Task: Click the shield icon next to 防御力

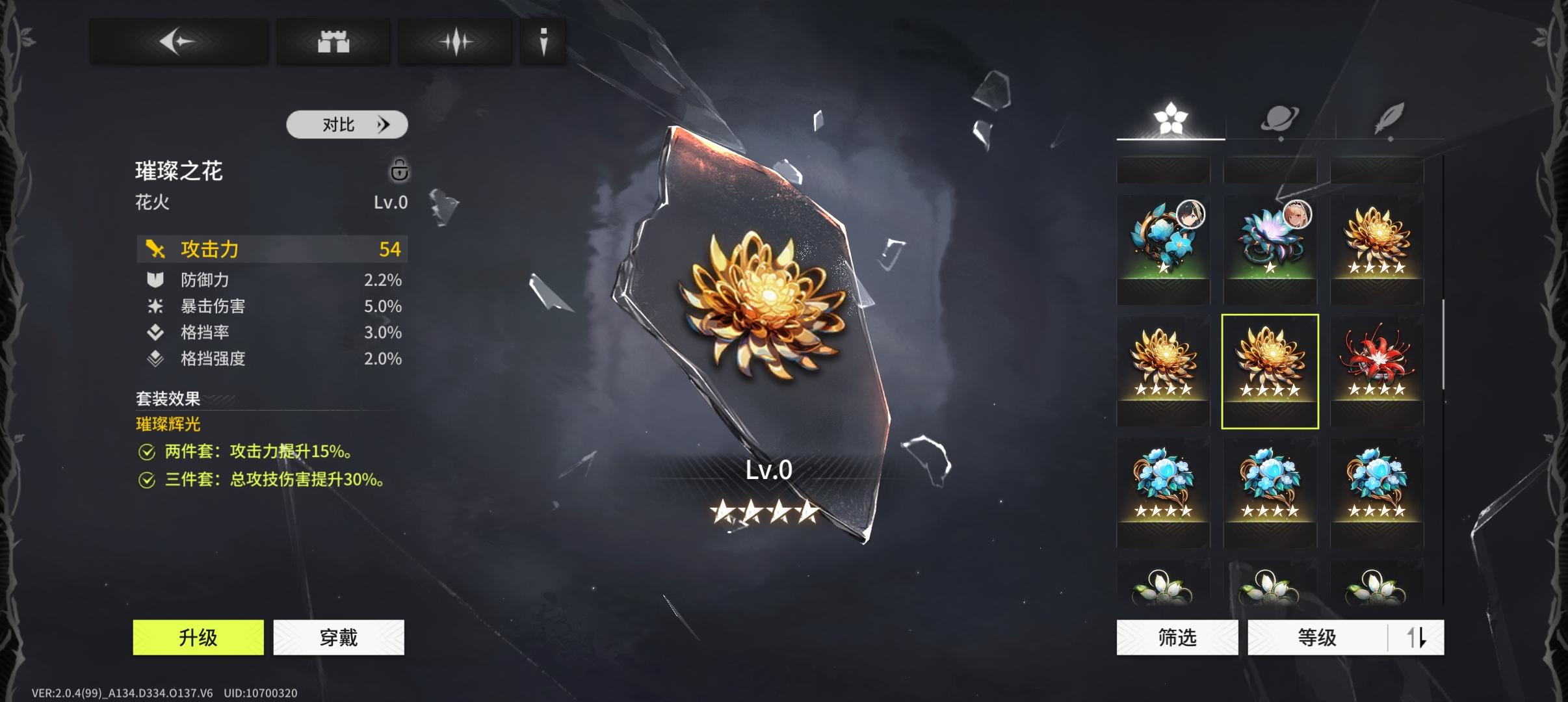Action: (x=154, y=279)
